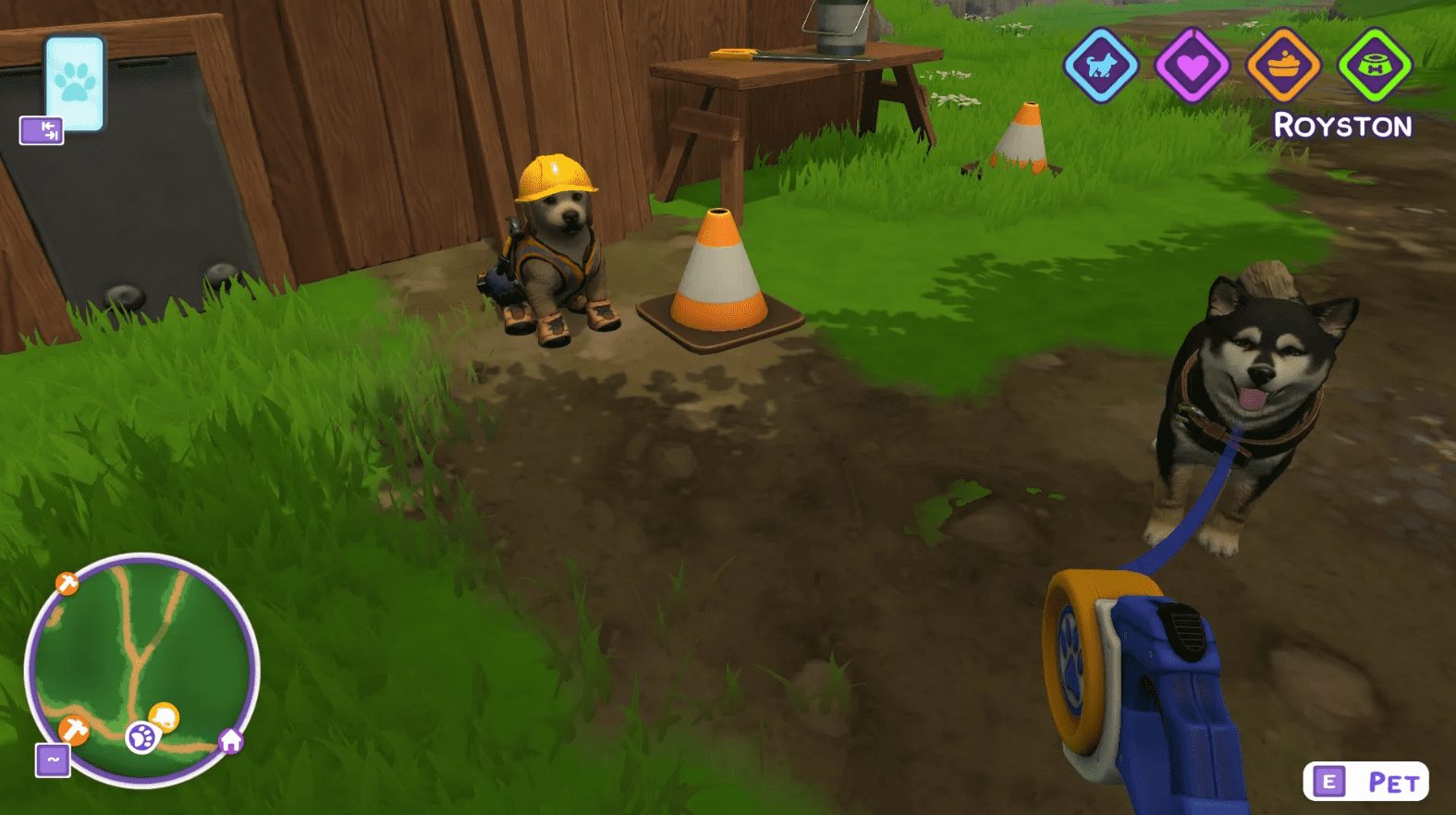Click the orange bath hygiene icon
Image resolution: width=1456 pixels, height=815 pixels.
1282,67
